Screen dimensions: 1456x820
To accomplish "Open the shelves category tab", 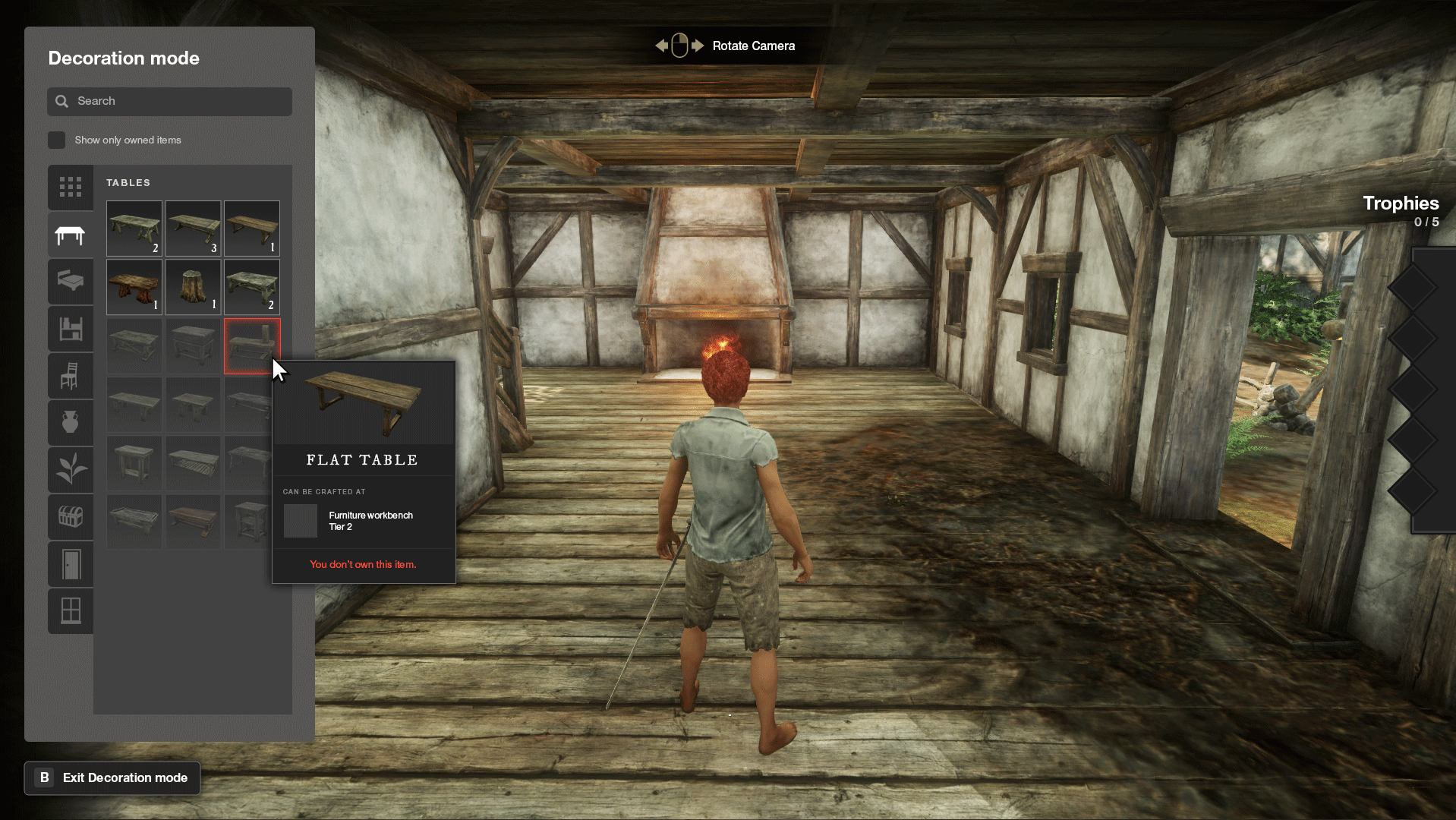I will pyautogui.click(x=71, y=329).
